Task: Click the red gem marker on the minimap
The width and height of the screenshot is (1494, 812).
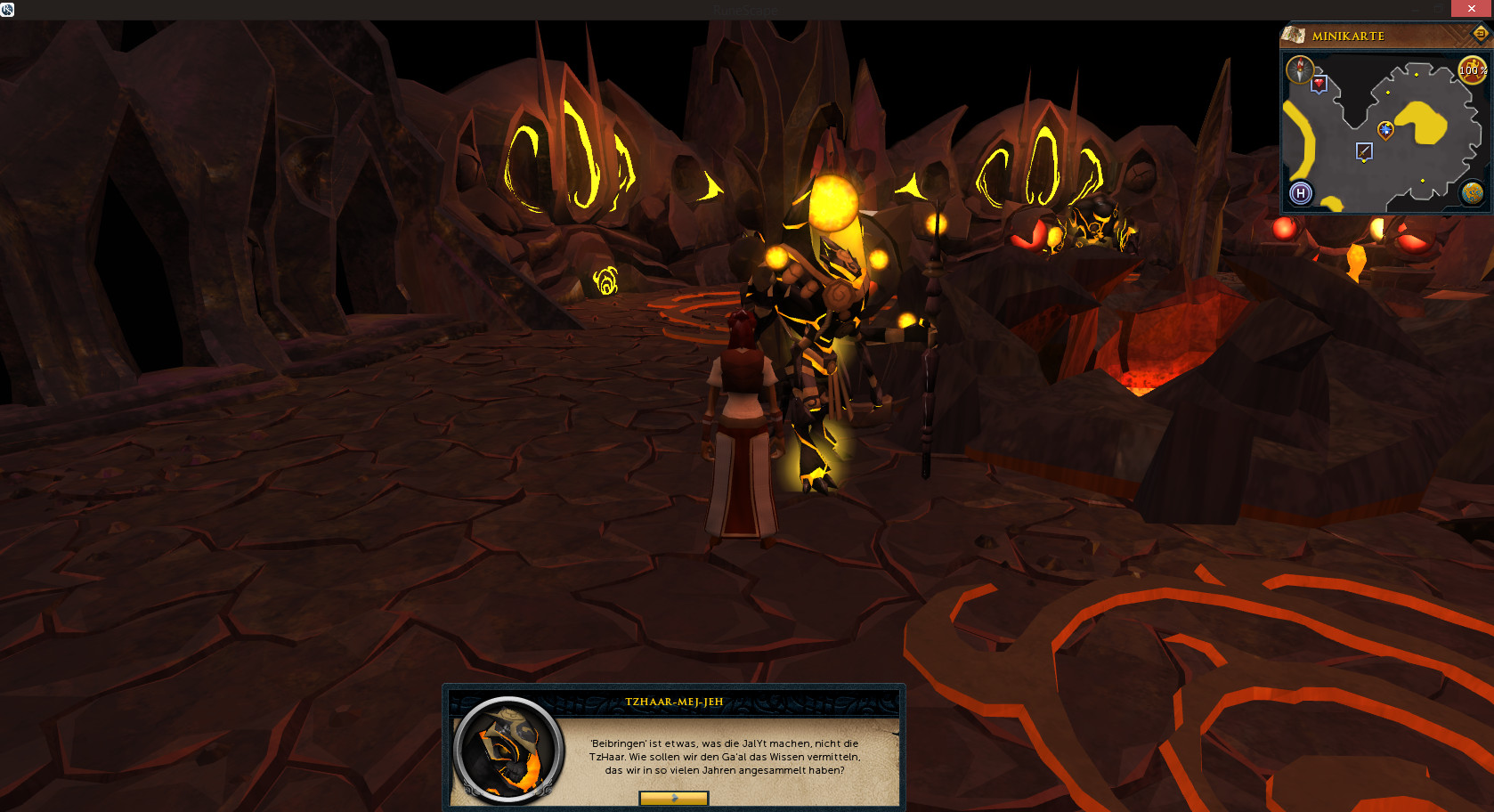Action: 1319,84
